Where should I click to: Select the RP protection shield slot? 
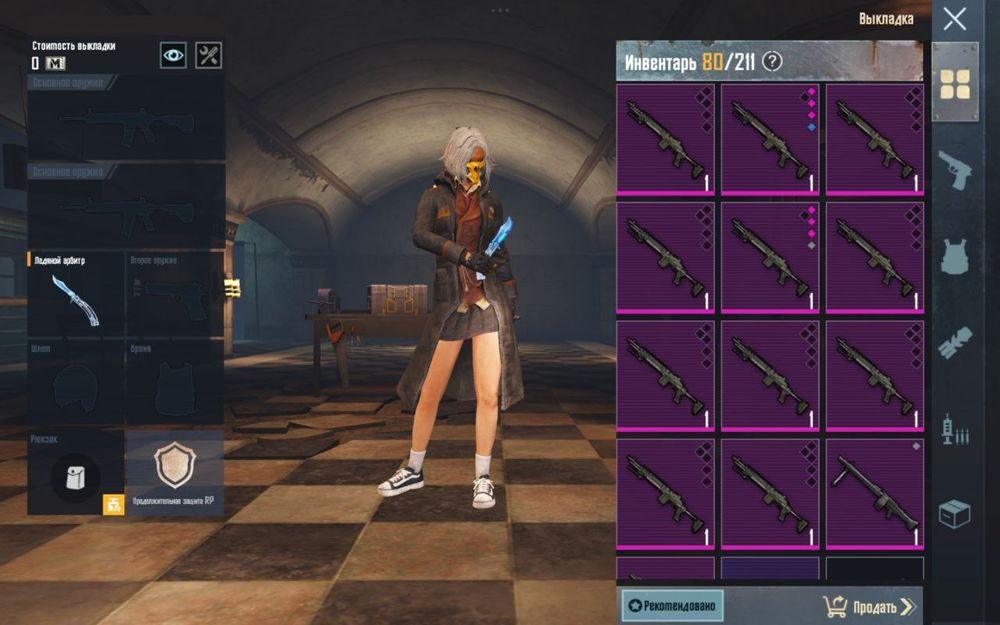[174, 472]
